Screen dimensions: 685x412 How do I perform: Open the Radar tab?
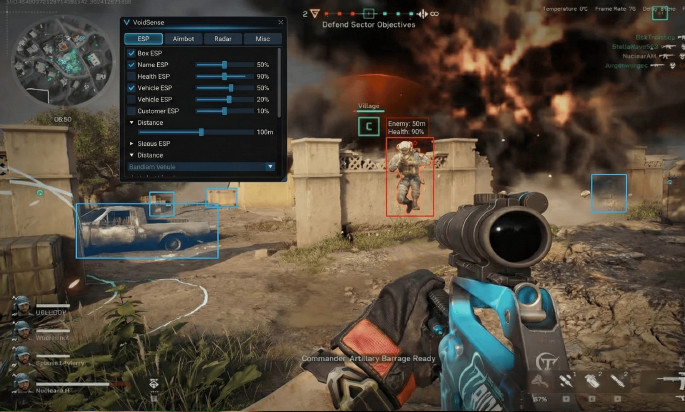coord(222,39)
